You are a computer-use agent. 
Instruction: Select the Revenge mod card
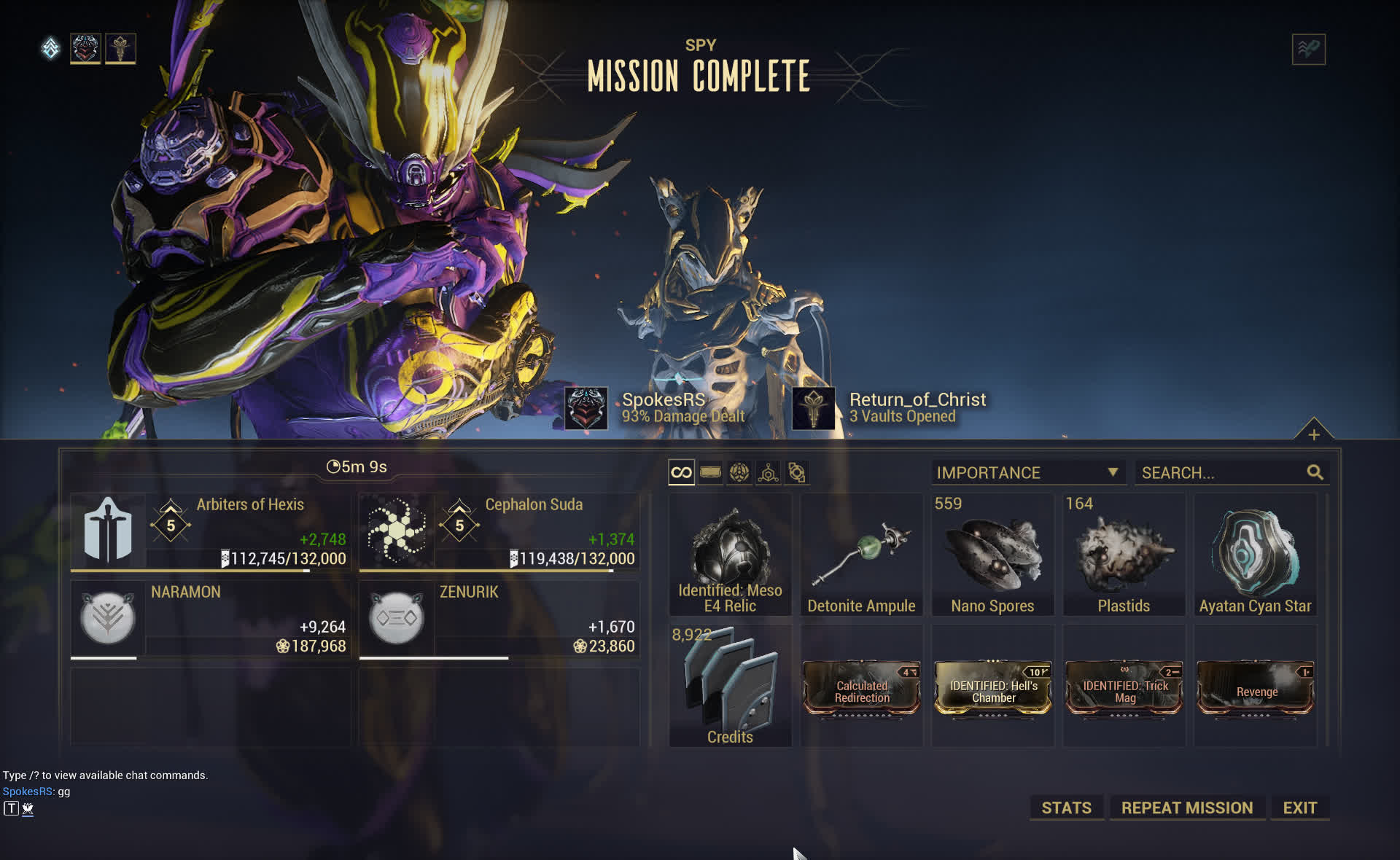pos(1255,688)
